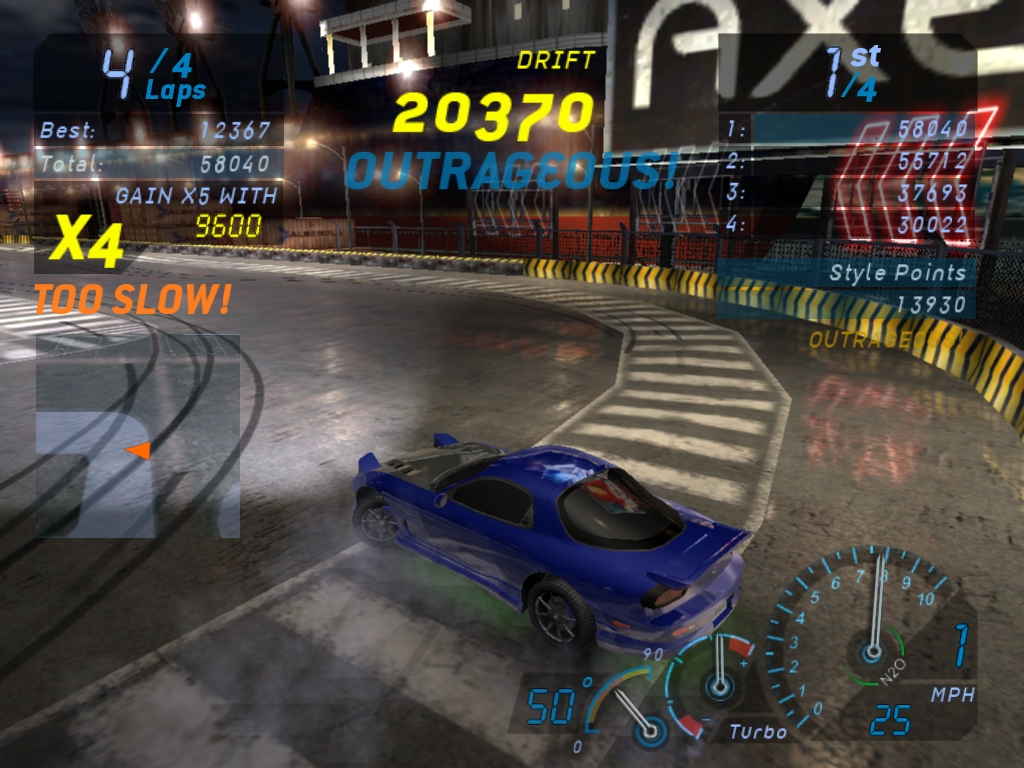Select the orange player arrow on the minimap
The width and height of the screenshot is (1024, 768).
(x=138, y=451)
